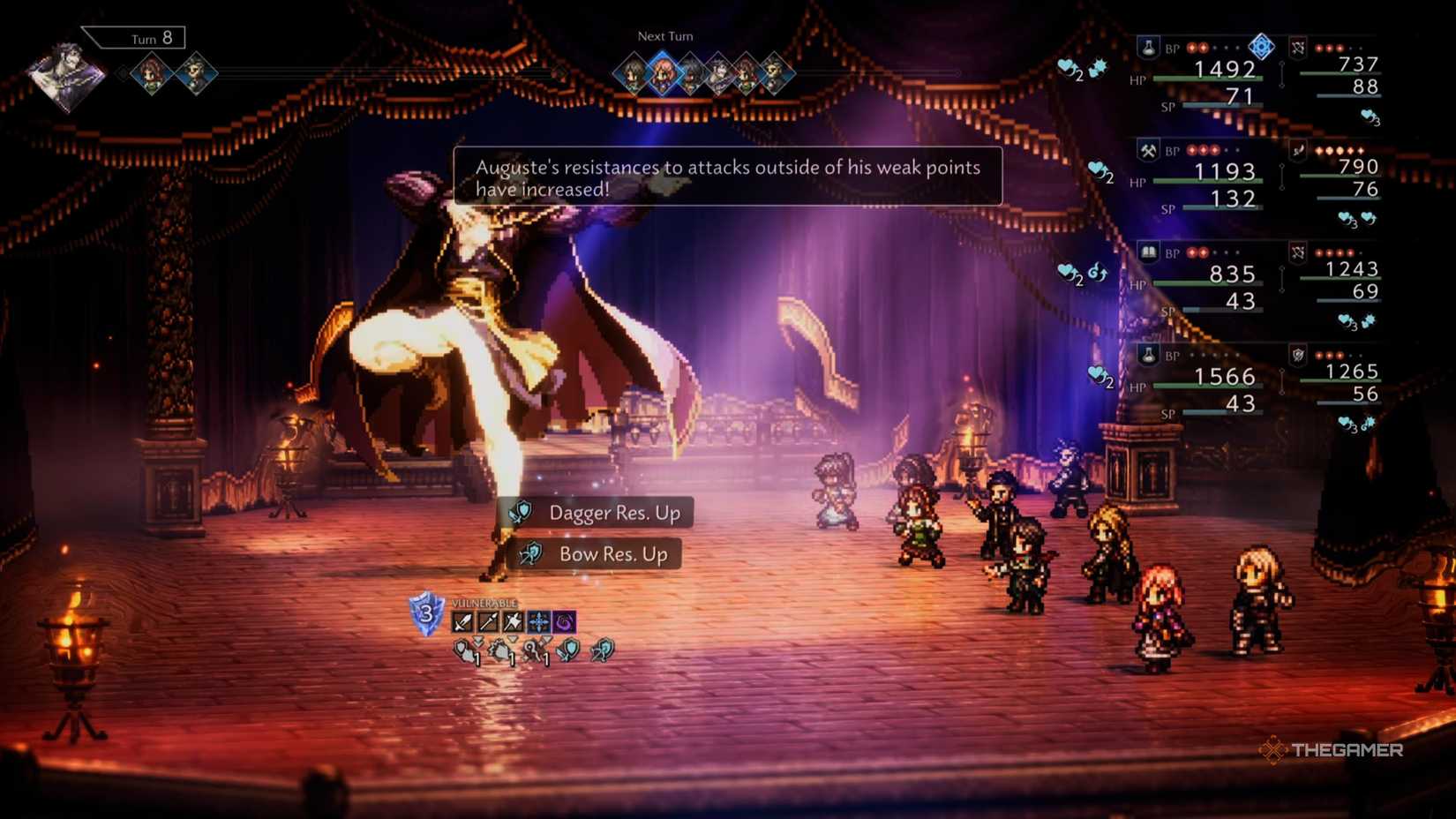The height and width of the screenshot is (819, 1456).
Task: Click the polearm weakness icon under Vulnerable
Action: coord(486,620)
